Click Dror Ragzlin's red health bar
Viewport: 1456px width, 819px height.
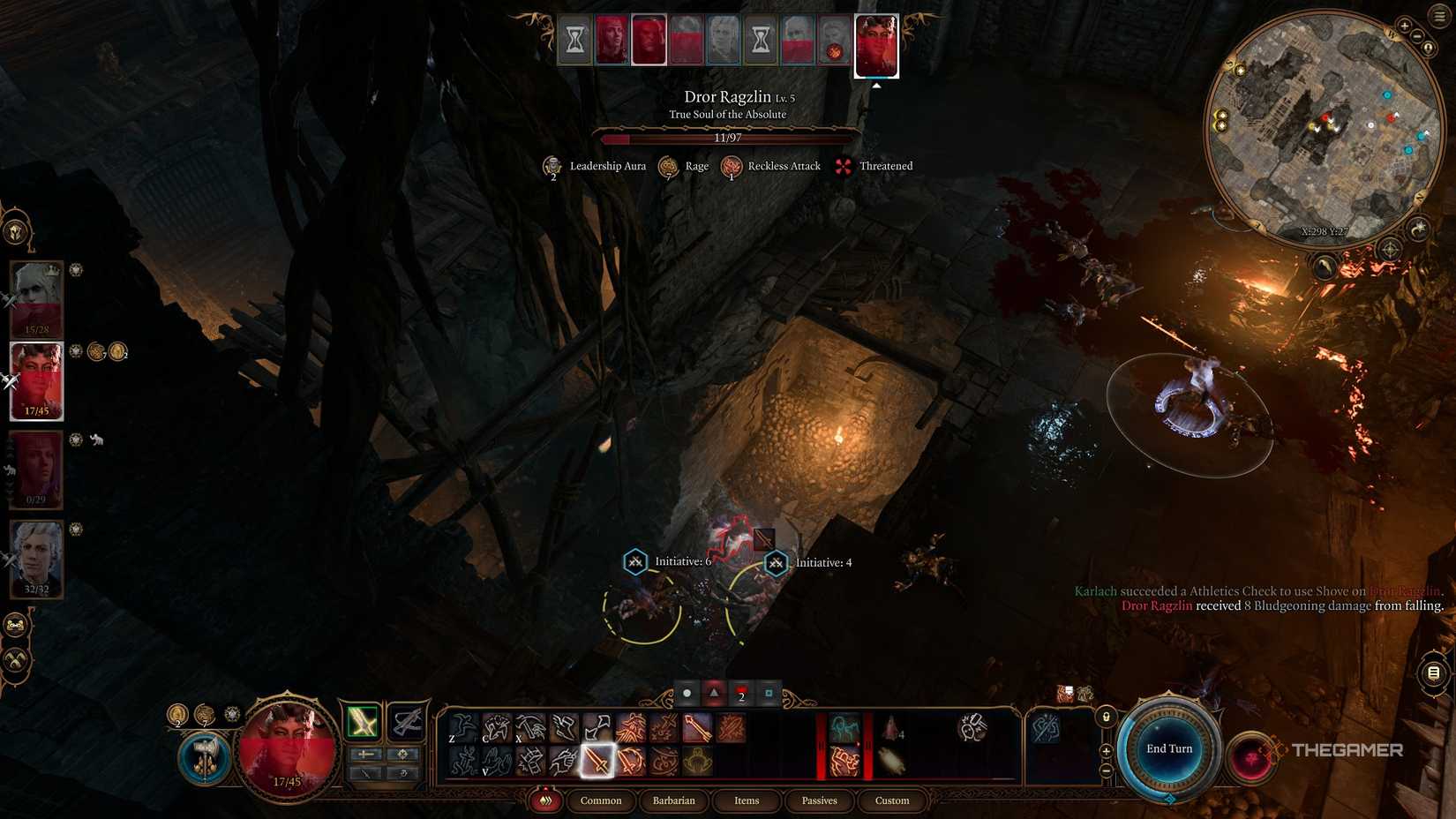[x=728, y=138]
